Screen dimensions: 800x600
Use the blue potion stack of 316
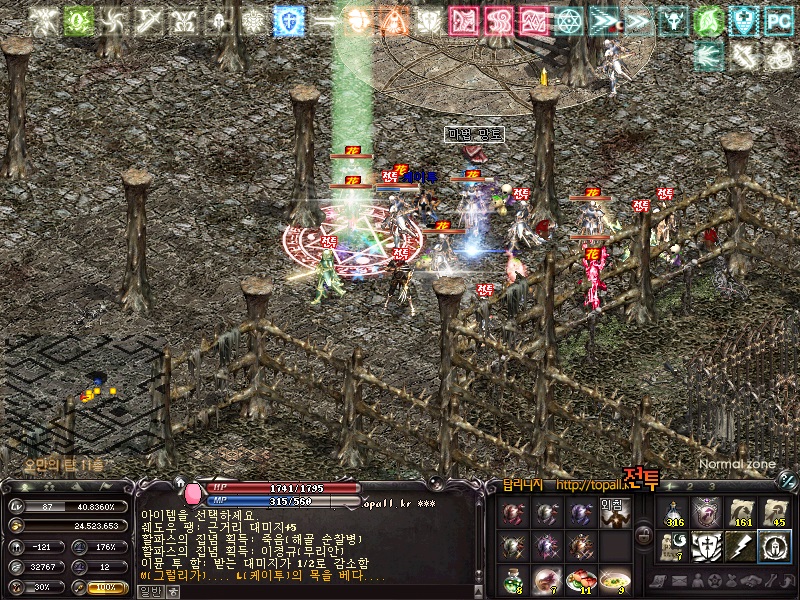[x=674, y=512]
